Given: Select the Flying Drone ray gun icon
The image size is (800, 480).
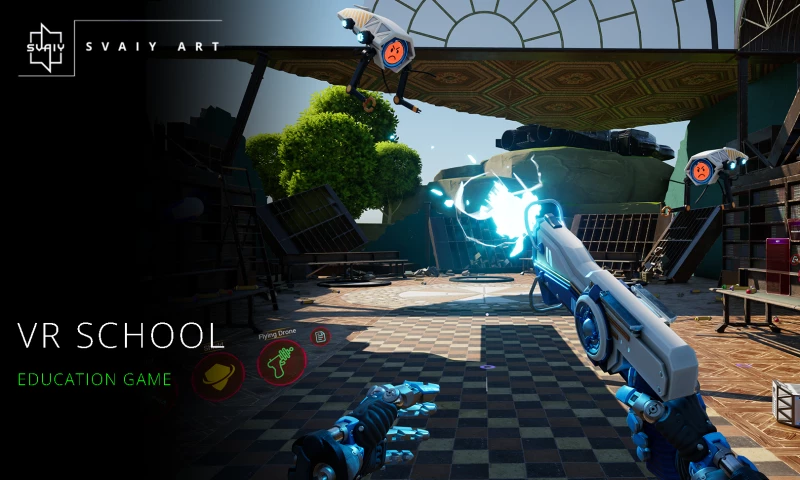Looking at the screenshot, I should tap(281, 361).
